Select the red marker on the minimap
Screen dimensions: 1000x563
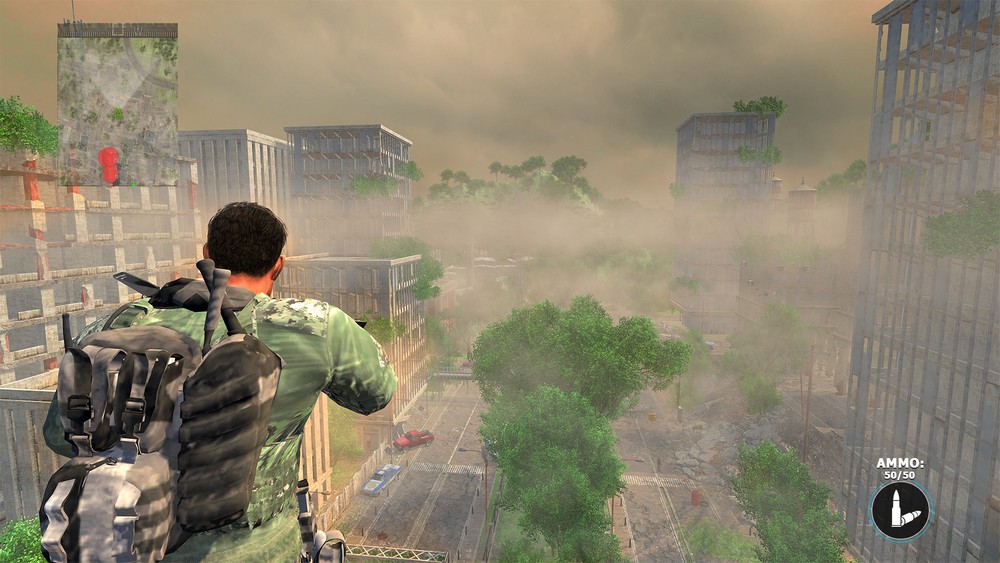click(109, 164)
